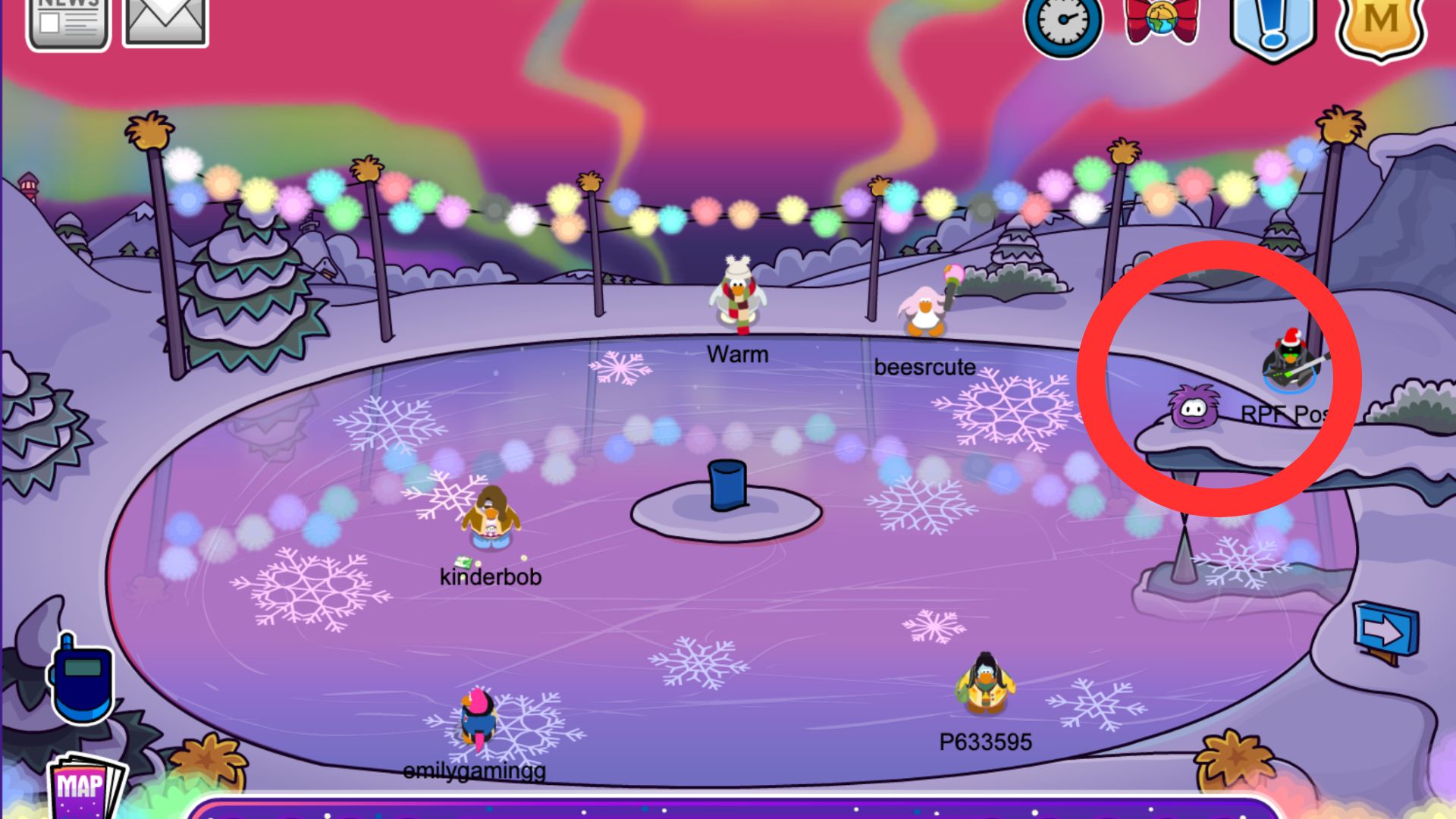Open the blue spy phone
This screenshot has height=819, width=1456.
pyautogui.click(x=80, y=679)
